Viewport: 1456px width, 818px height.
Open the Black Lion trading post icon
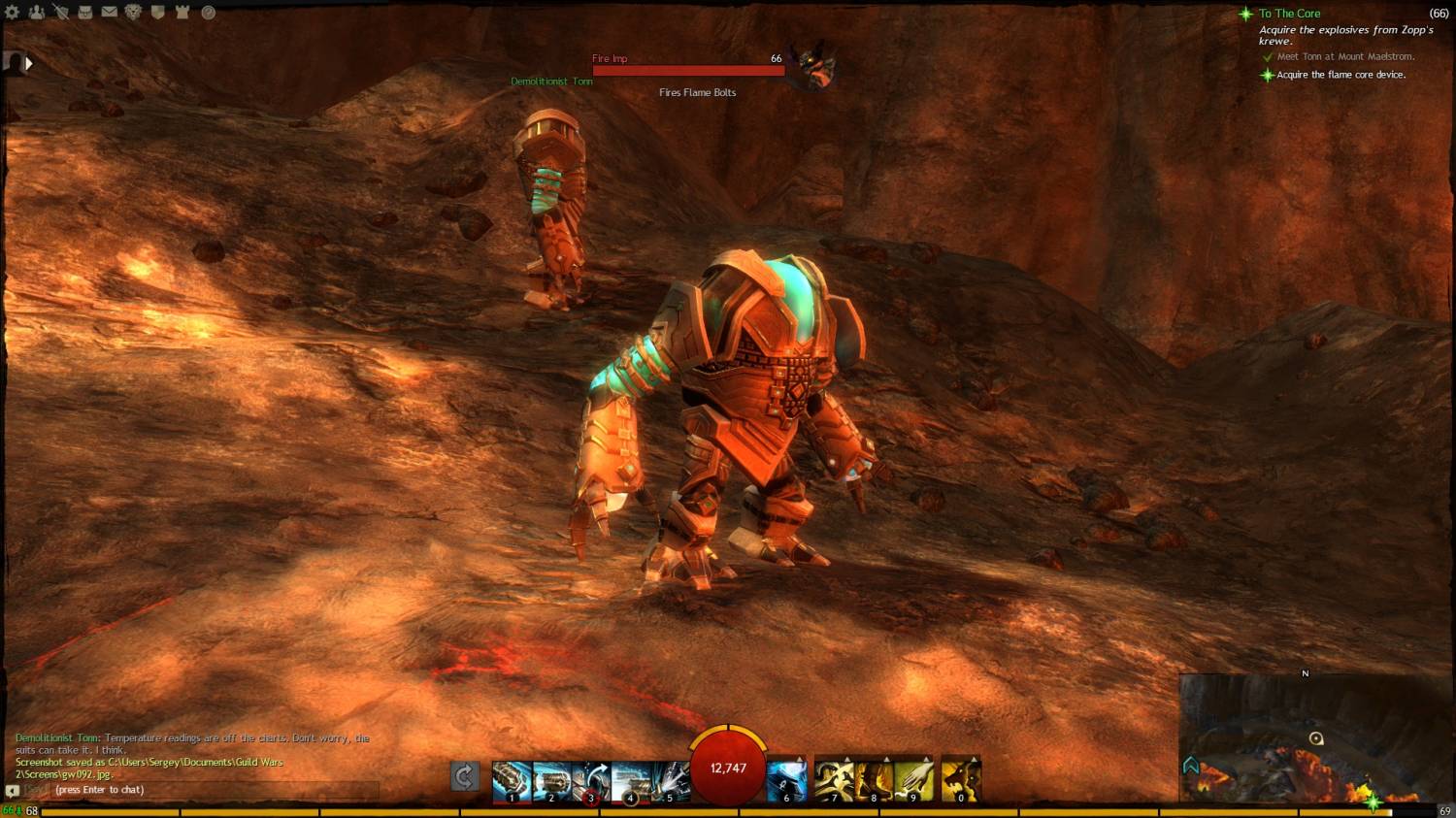point(134,13)
